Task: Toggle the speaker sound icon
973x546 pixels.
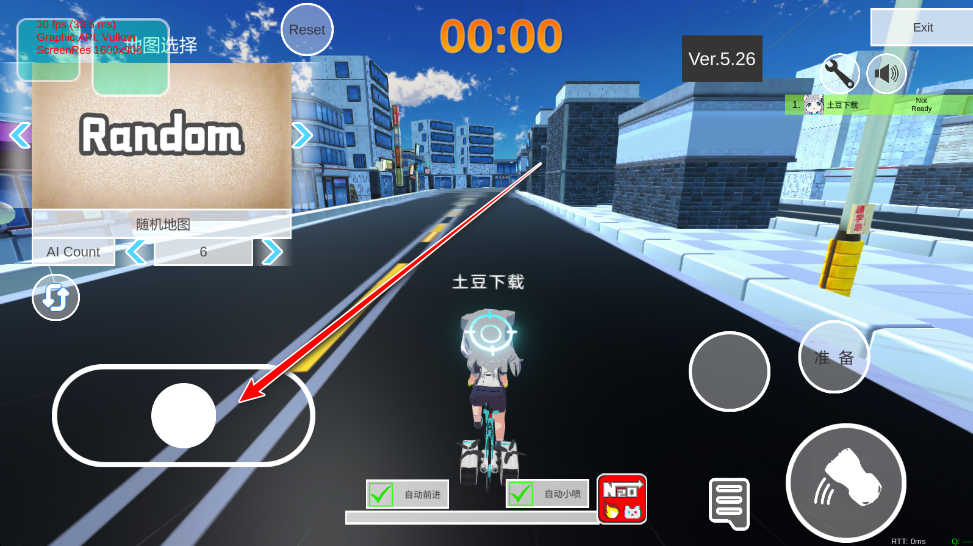Action: (x=886, y=73)
